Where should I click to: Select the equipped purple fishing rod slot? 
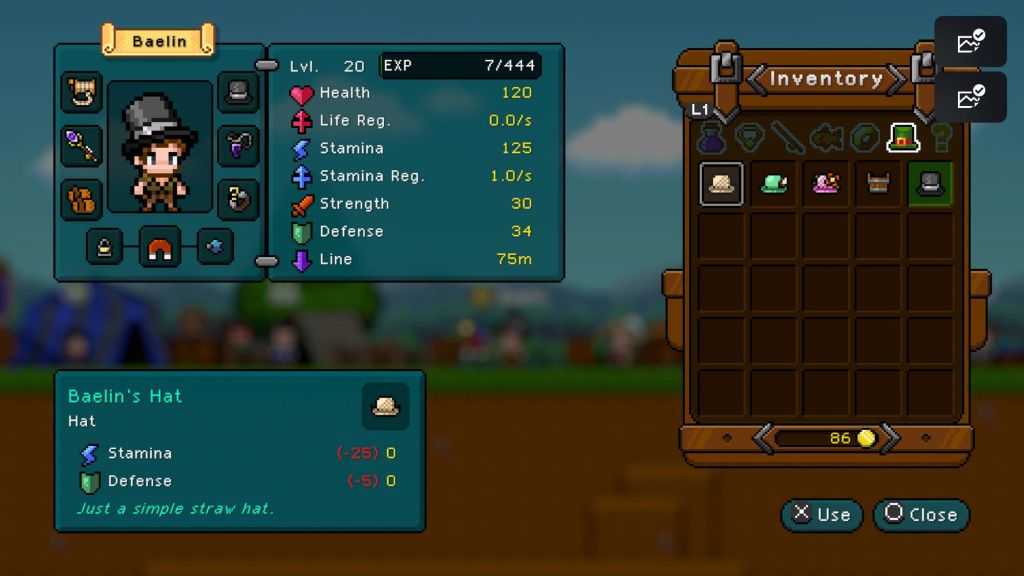tap(82, 146)
